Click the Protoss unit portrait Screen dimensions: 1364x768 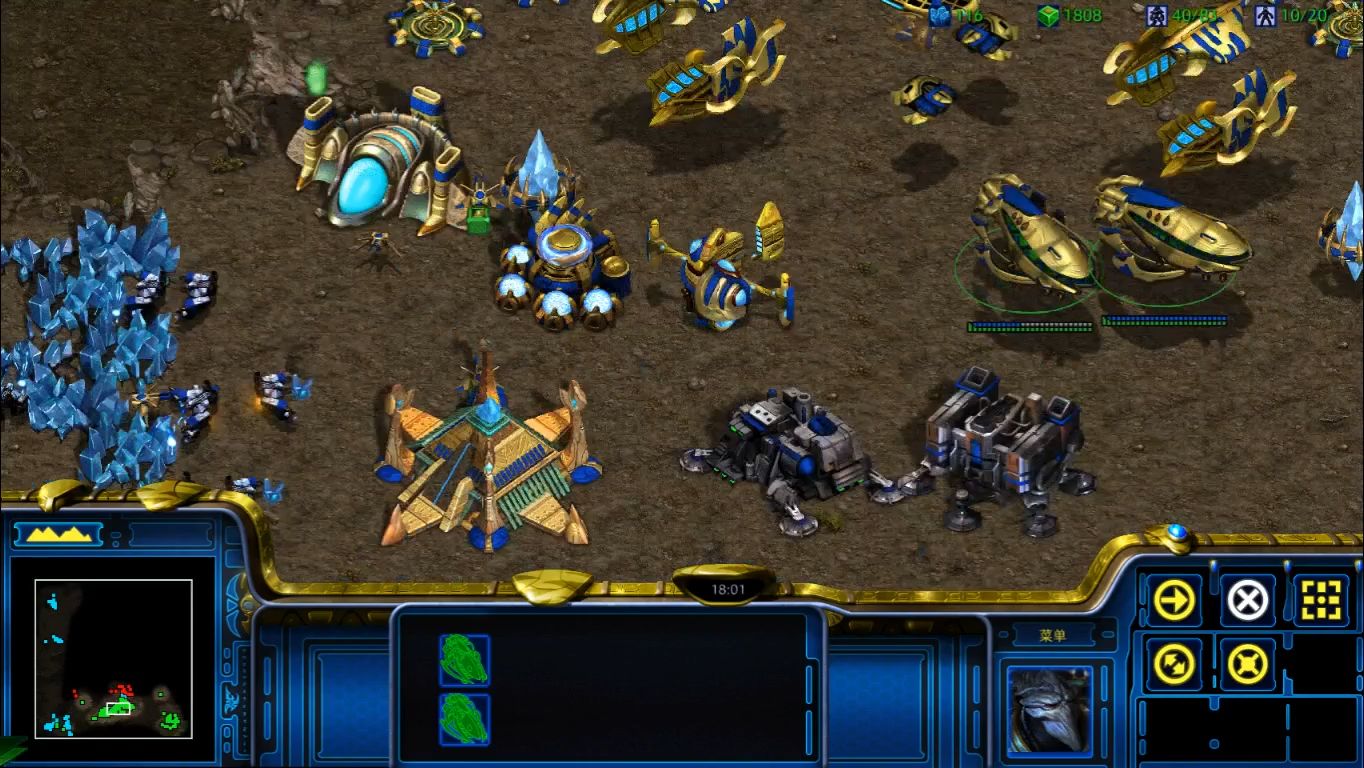[1049, 708]
